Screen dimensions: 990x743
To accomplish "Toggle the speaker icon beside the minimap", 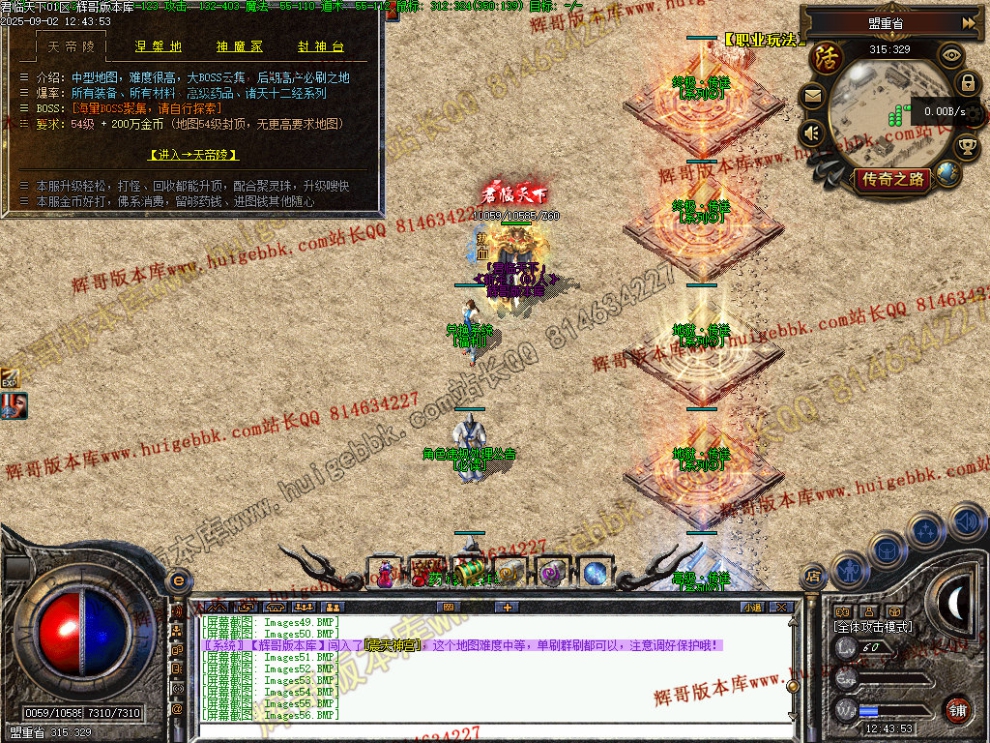I will 811,131.
